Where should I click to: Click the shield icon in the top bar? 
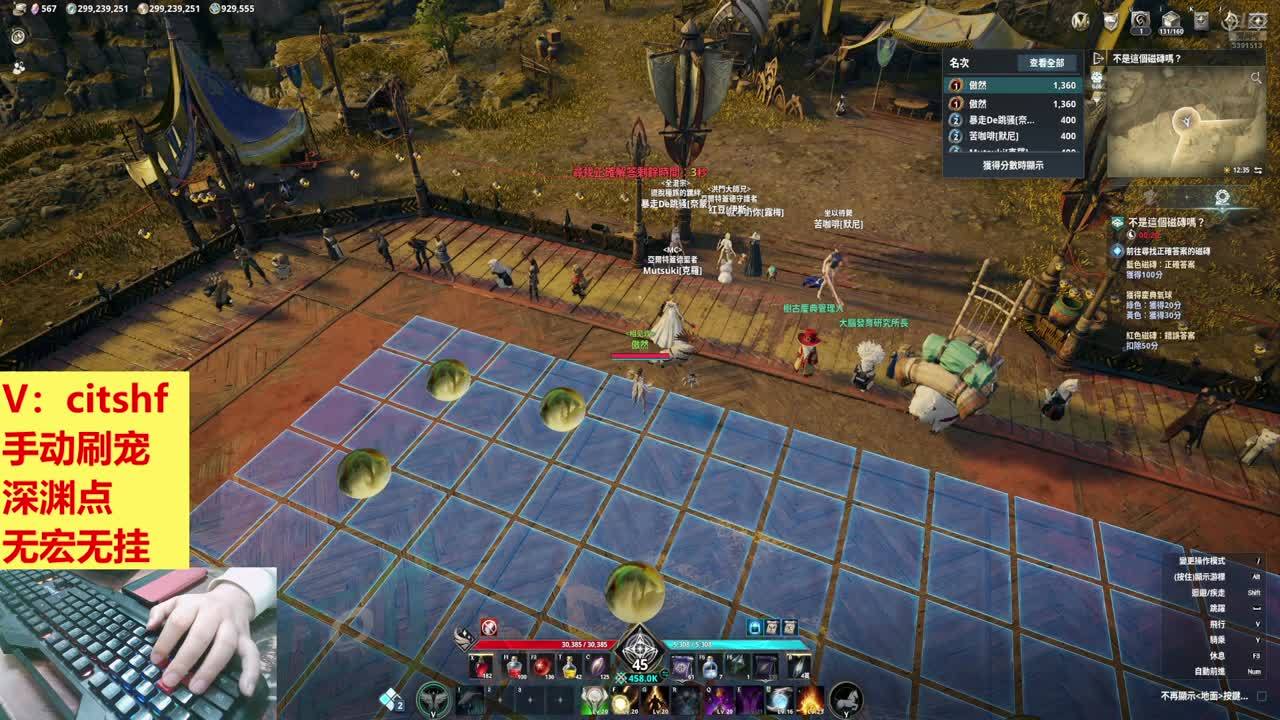pyautogui.click(x=1111, y=20)
